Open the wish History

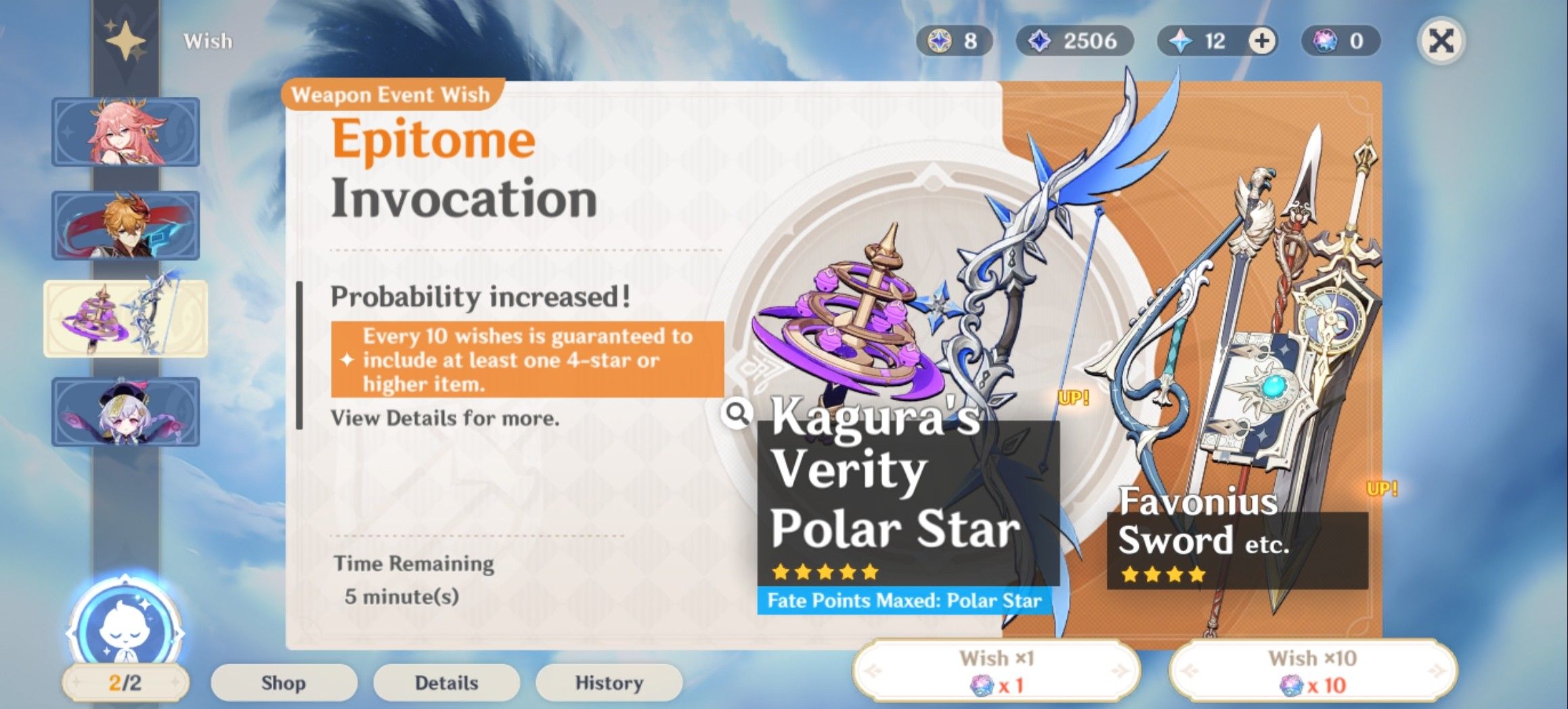click(608, 682)
